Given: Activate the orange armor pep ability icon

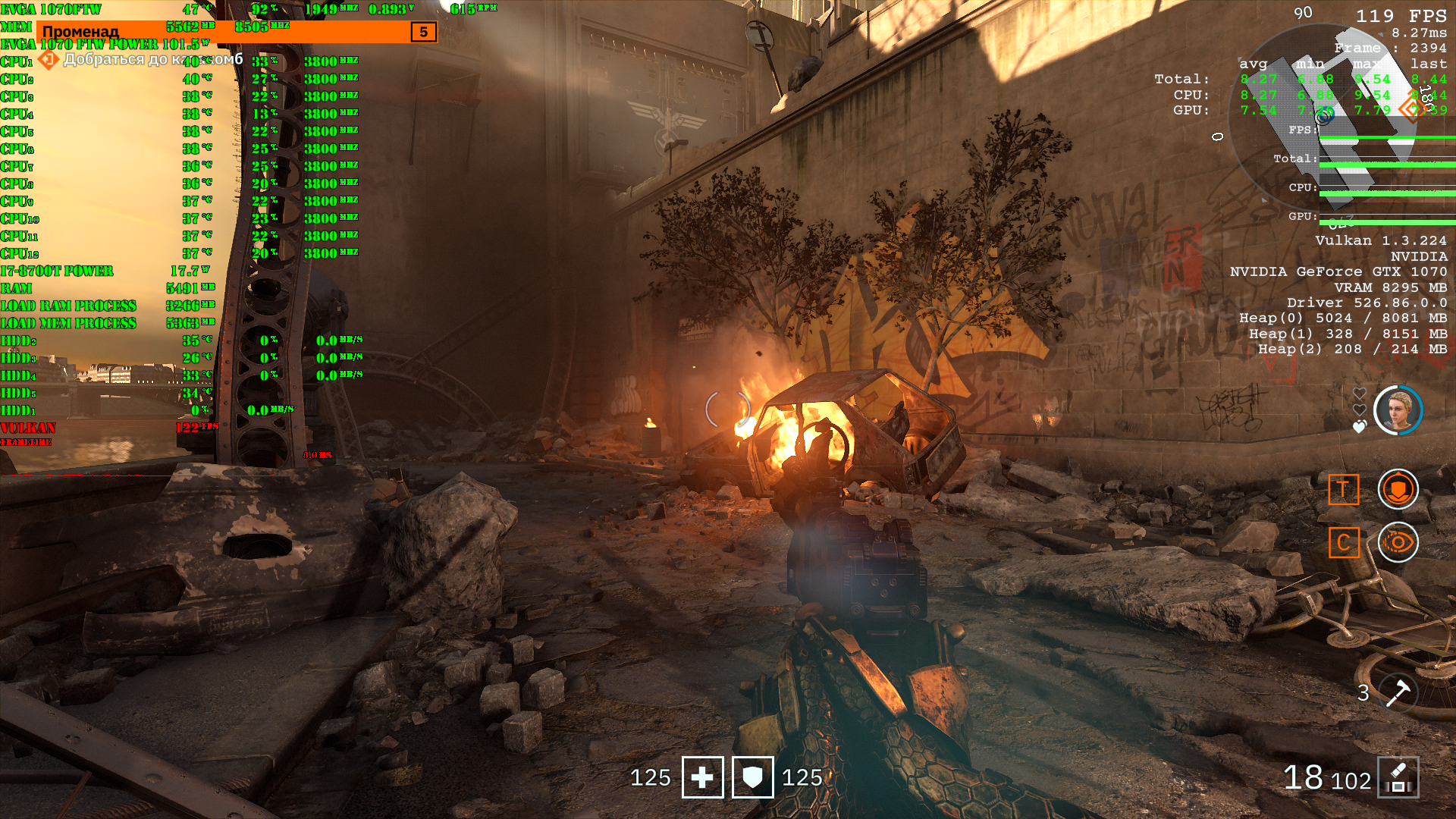Looking at the screenshot, I should pyautogui.click(x=1398, y=489).
